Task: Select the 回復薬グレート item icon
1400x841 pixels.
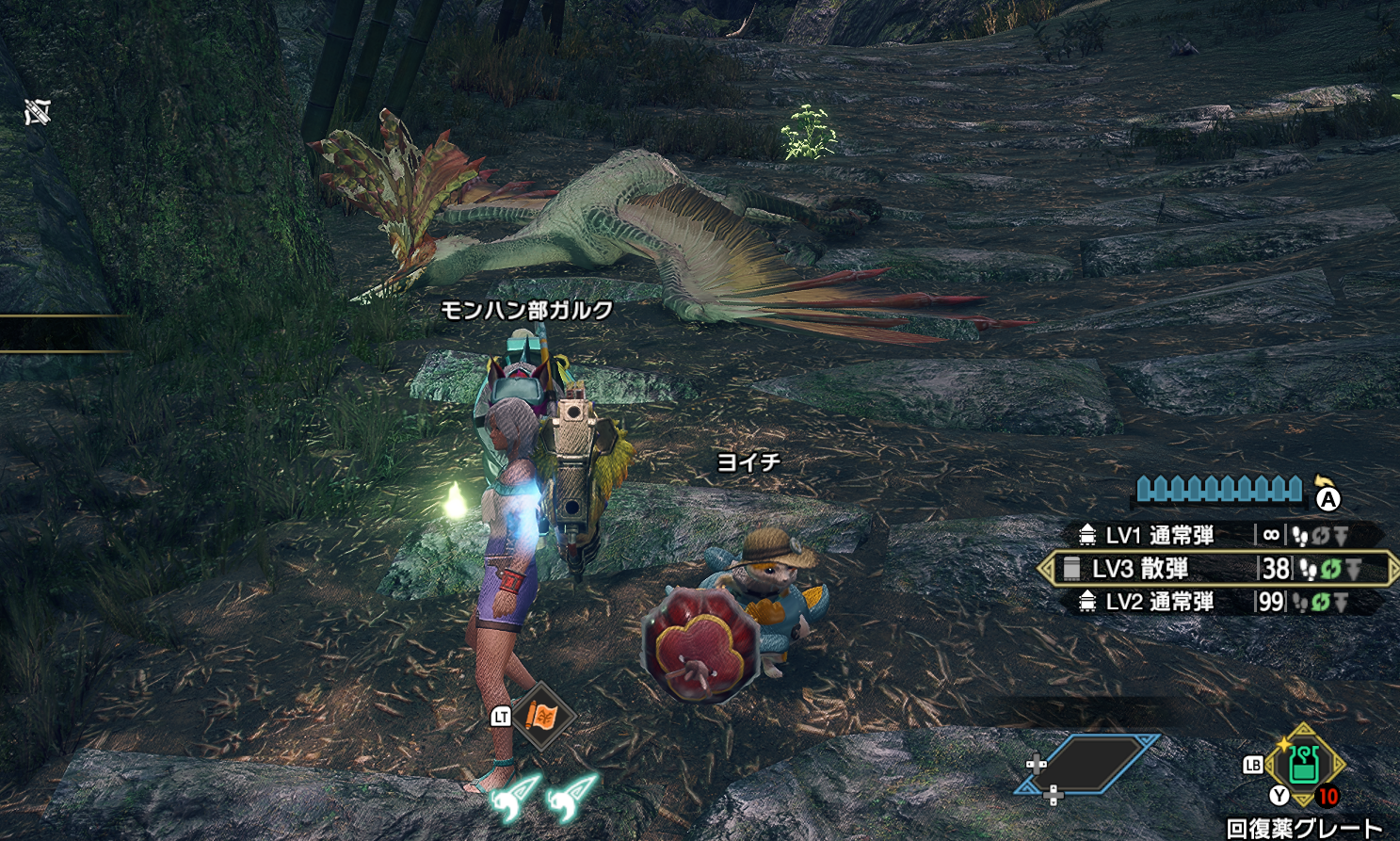Action: (1304, 765)
